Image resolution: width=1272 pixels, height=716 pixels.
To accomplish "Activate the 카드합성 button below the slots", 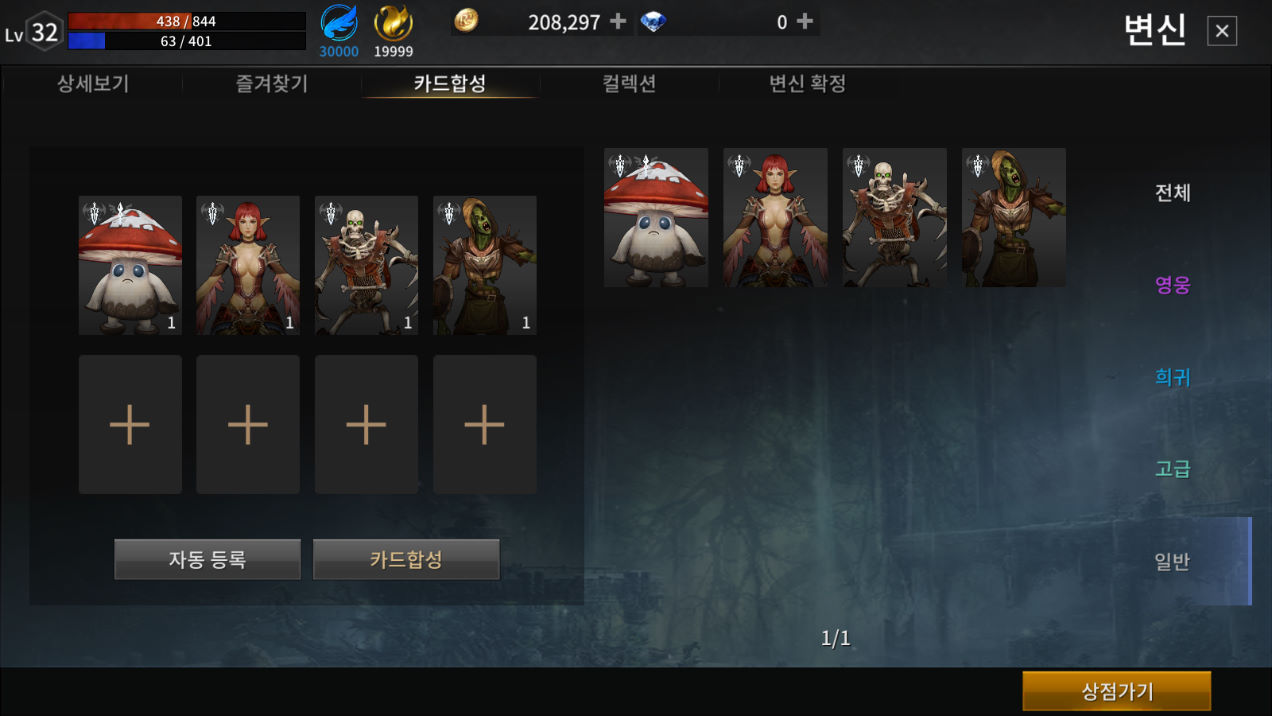I will [406, 559].
